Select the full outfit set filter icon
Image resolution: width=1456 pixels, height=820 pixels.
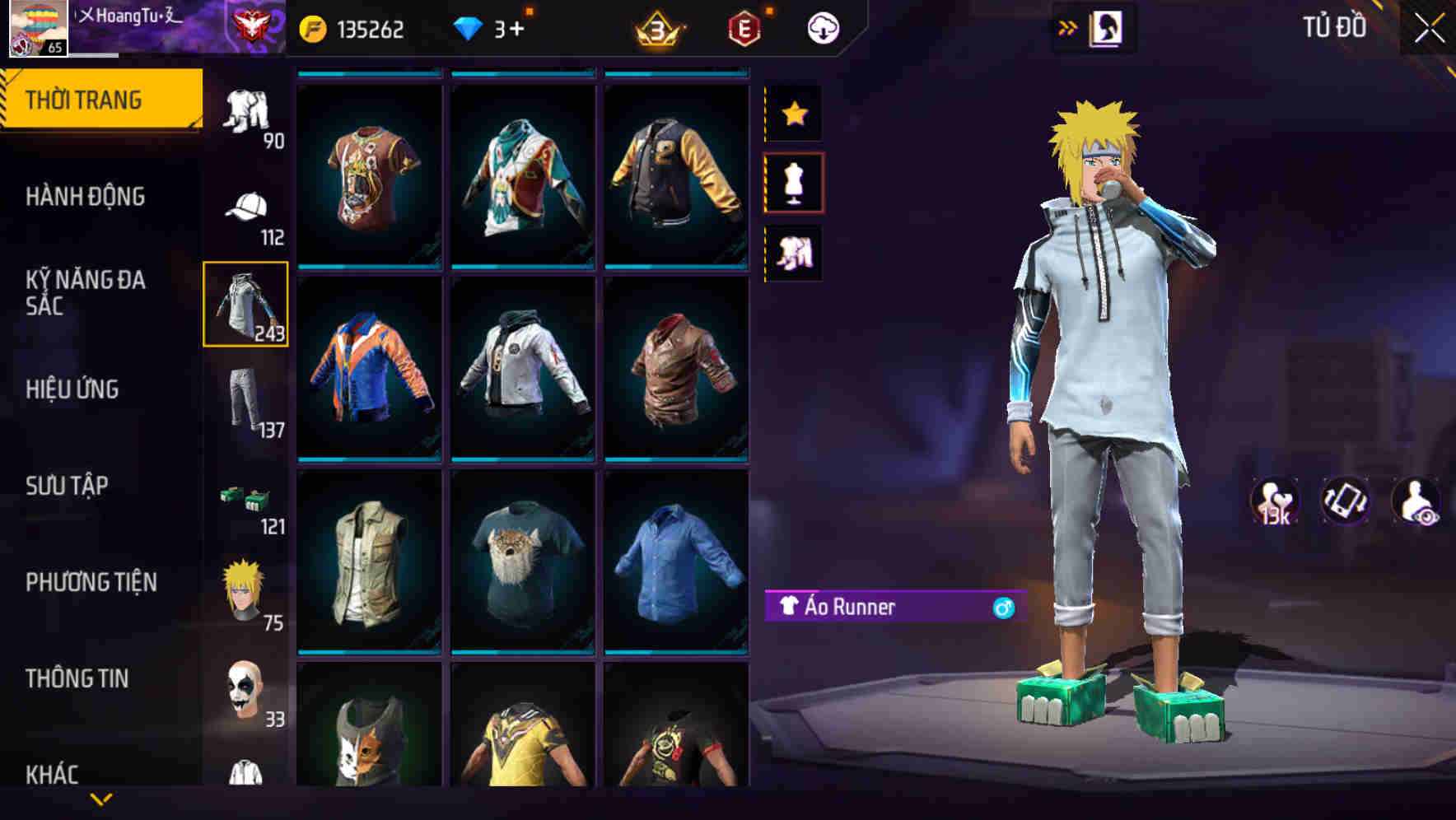794,251
